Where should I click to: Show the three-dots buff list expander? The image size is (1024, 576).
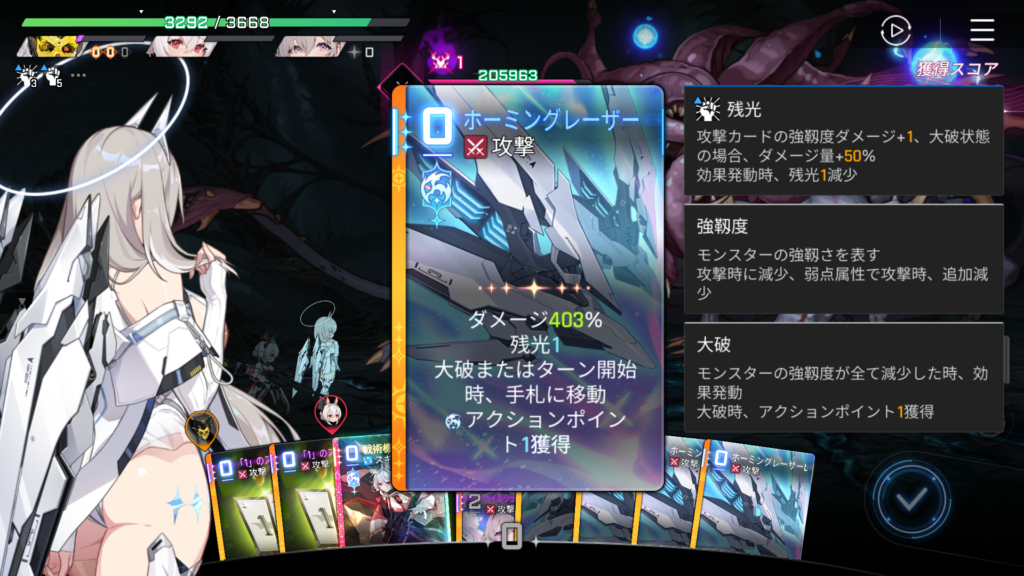79,75
